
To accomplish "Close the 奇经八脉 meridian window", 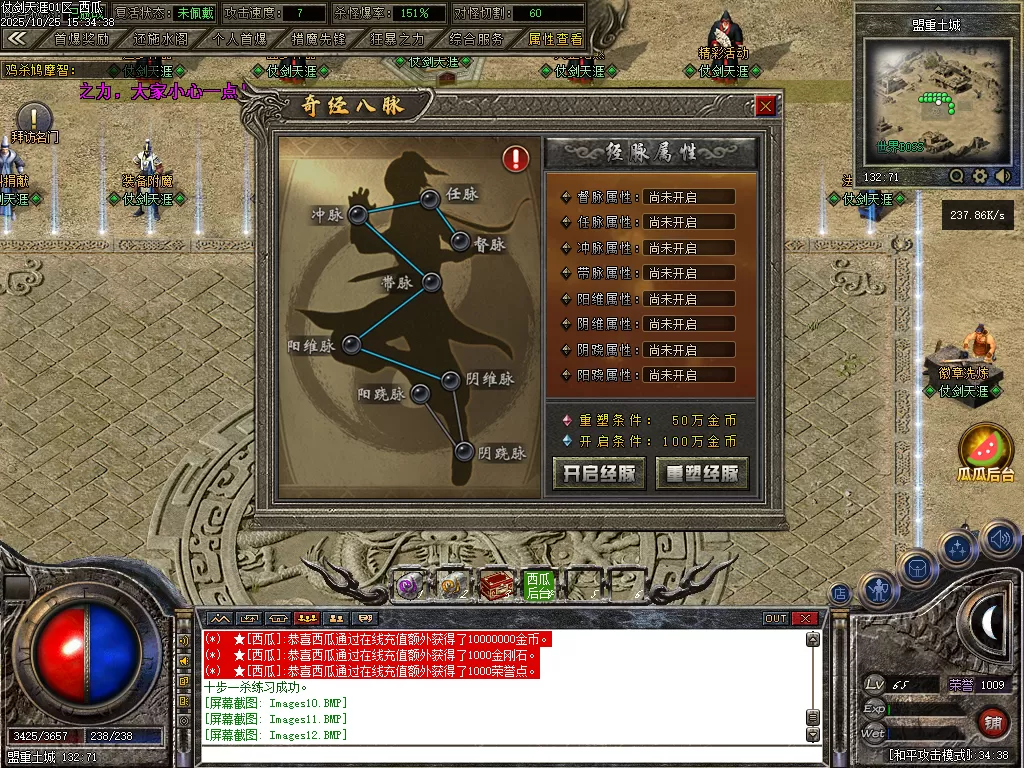I will coord(765,105).
